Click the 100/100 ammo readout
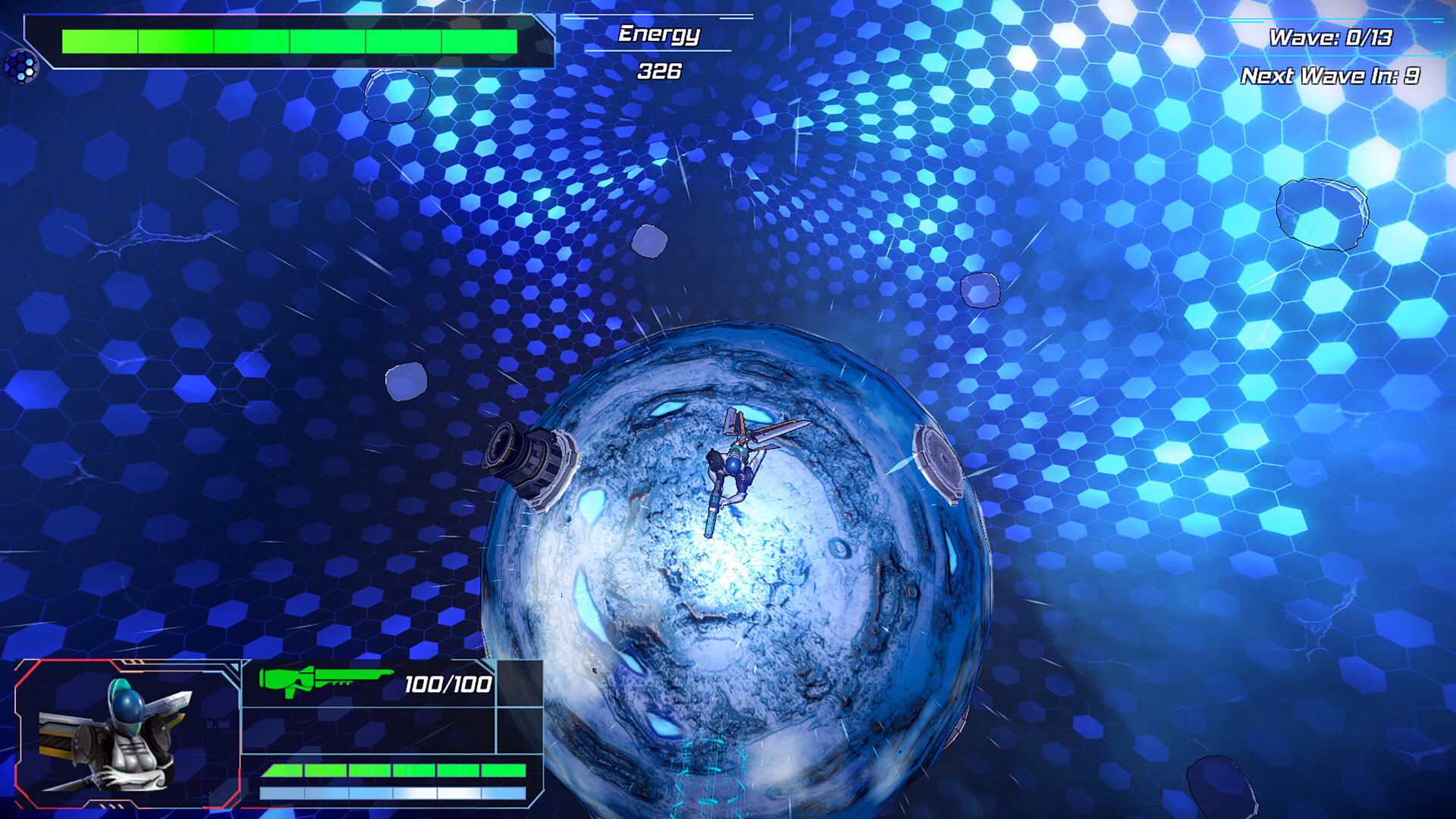Viewport: 1456px width, 819px height. tap(446, 682)
